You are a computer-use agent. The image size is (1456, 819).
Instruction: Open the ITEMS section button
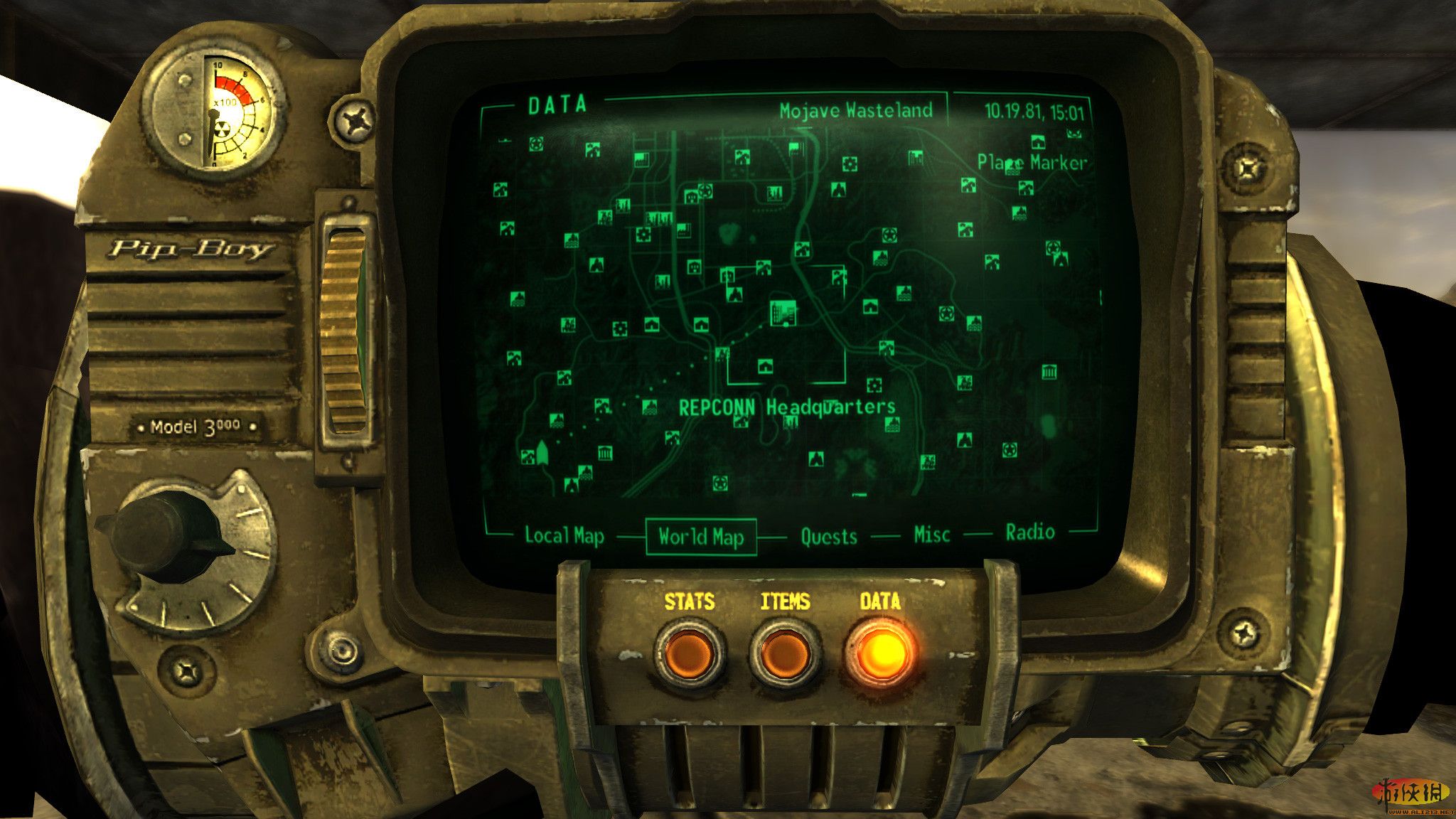point(785,653)
